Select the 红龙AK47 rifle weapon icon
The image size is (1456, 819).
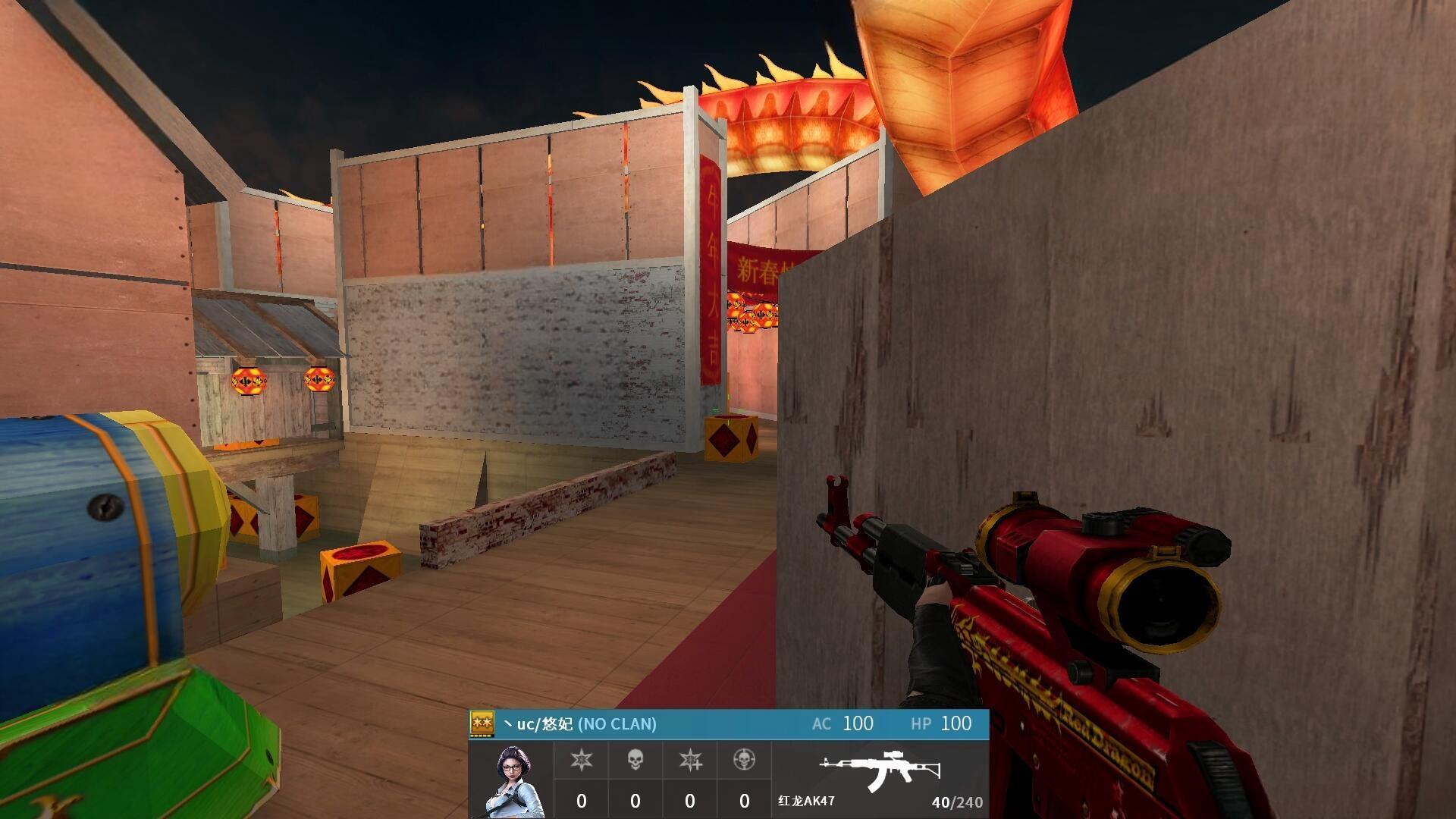coord(880,770)
